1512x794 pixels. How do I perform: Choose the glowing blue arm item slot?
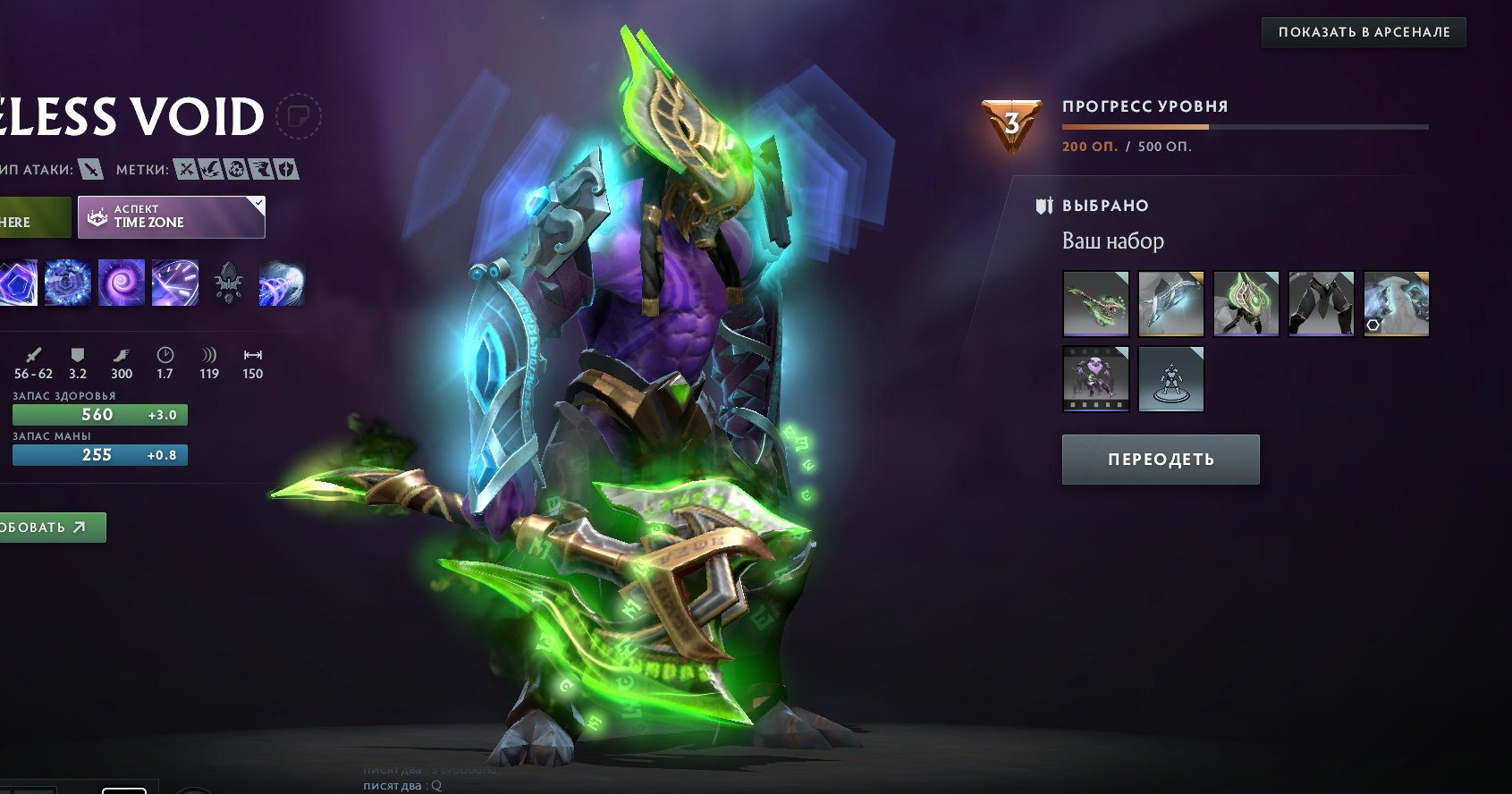click(x=1170, y=304)
